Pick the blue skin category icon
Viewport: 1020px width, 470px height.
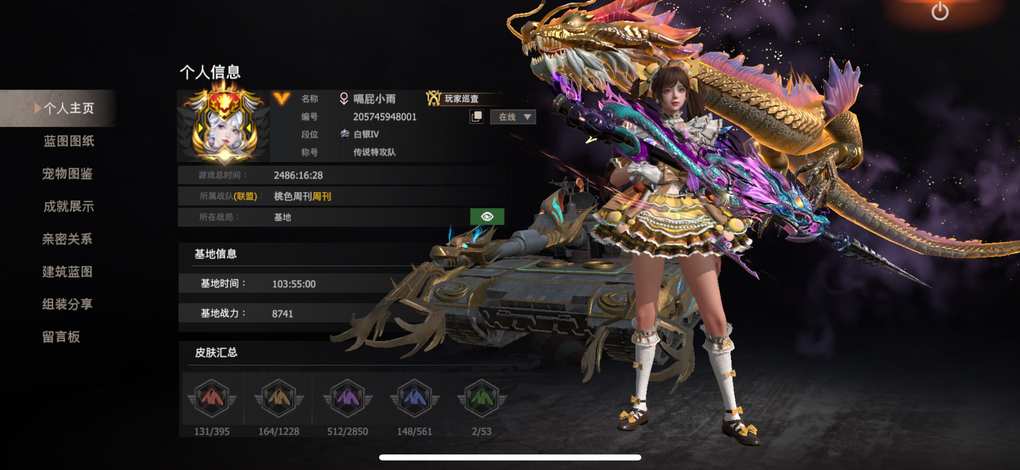[414, 398]
